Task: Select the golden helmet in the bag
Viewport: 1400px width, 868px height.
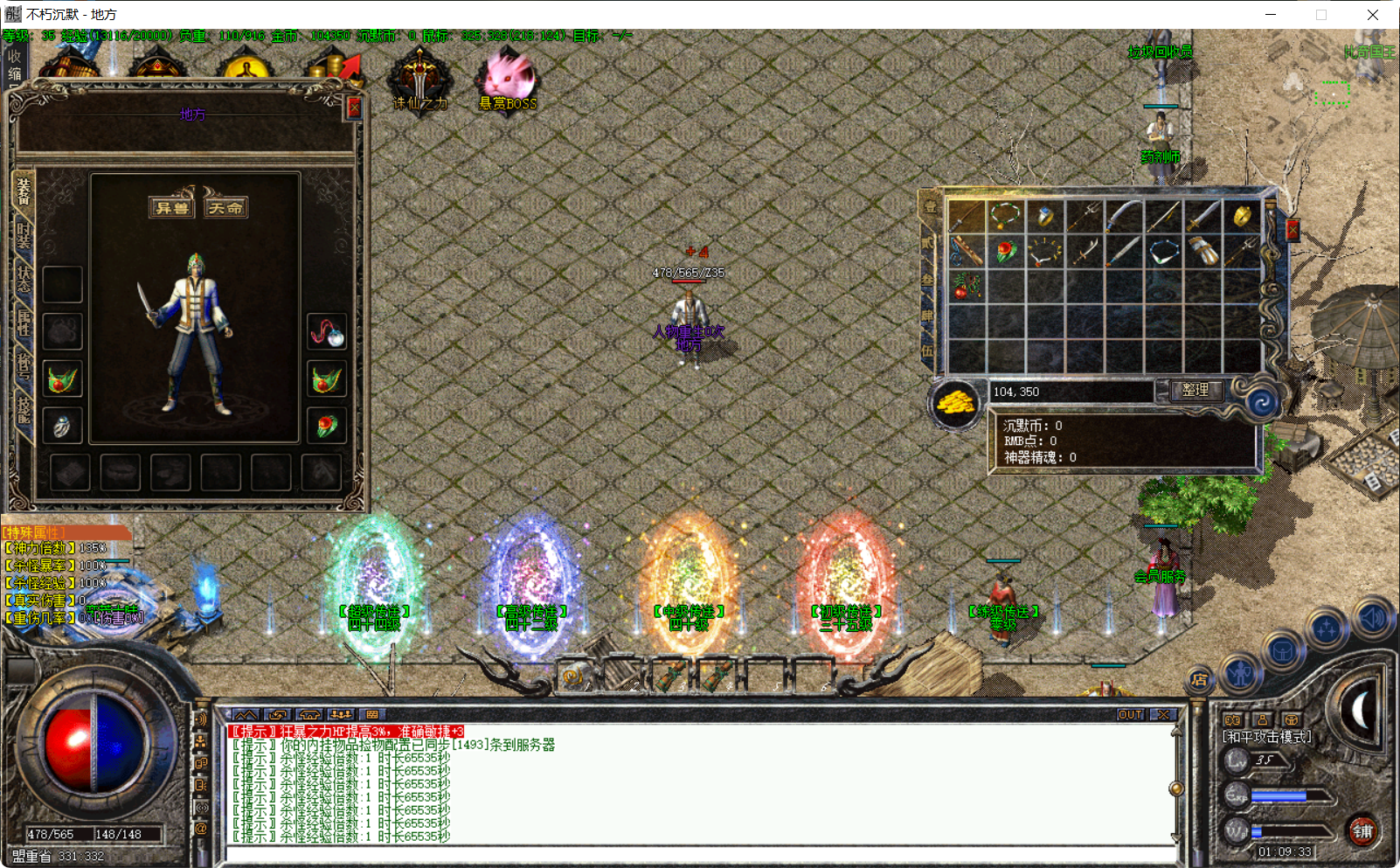Action: point(1242,215)
